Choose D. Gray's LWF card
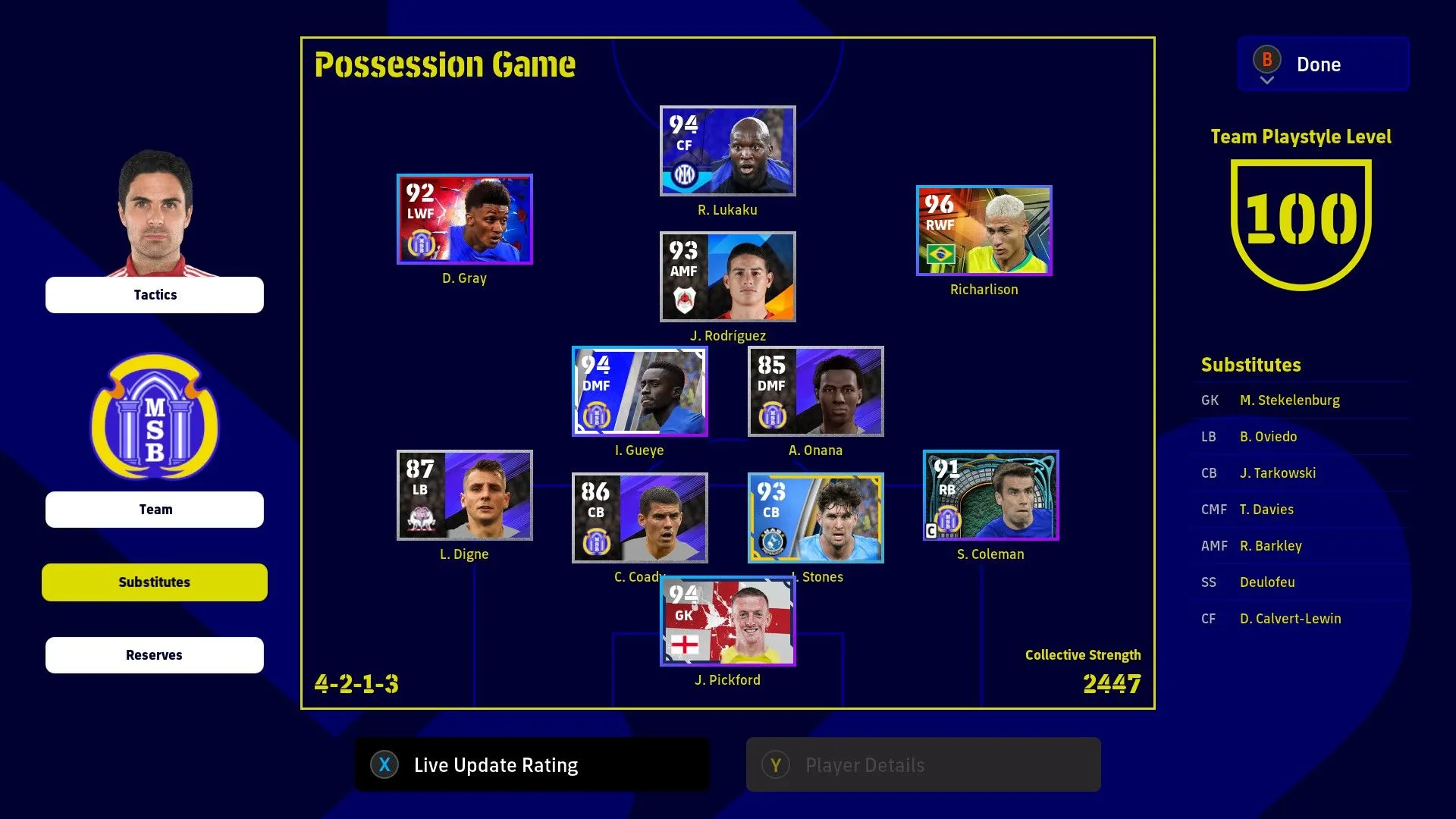The image size is (1456, 819). [x=464, y=219]
